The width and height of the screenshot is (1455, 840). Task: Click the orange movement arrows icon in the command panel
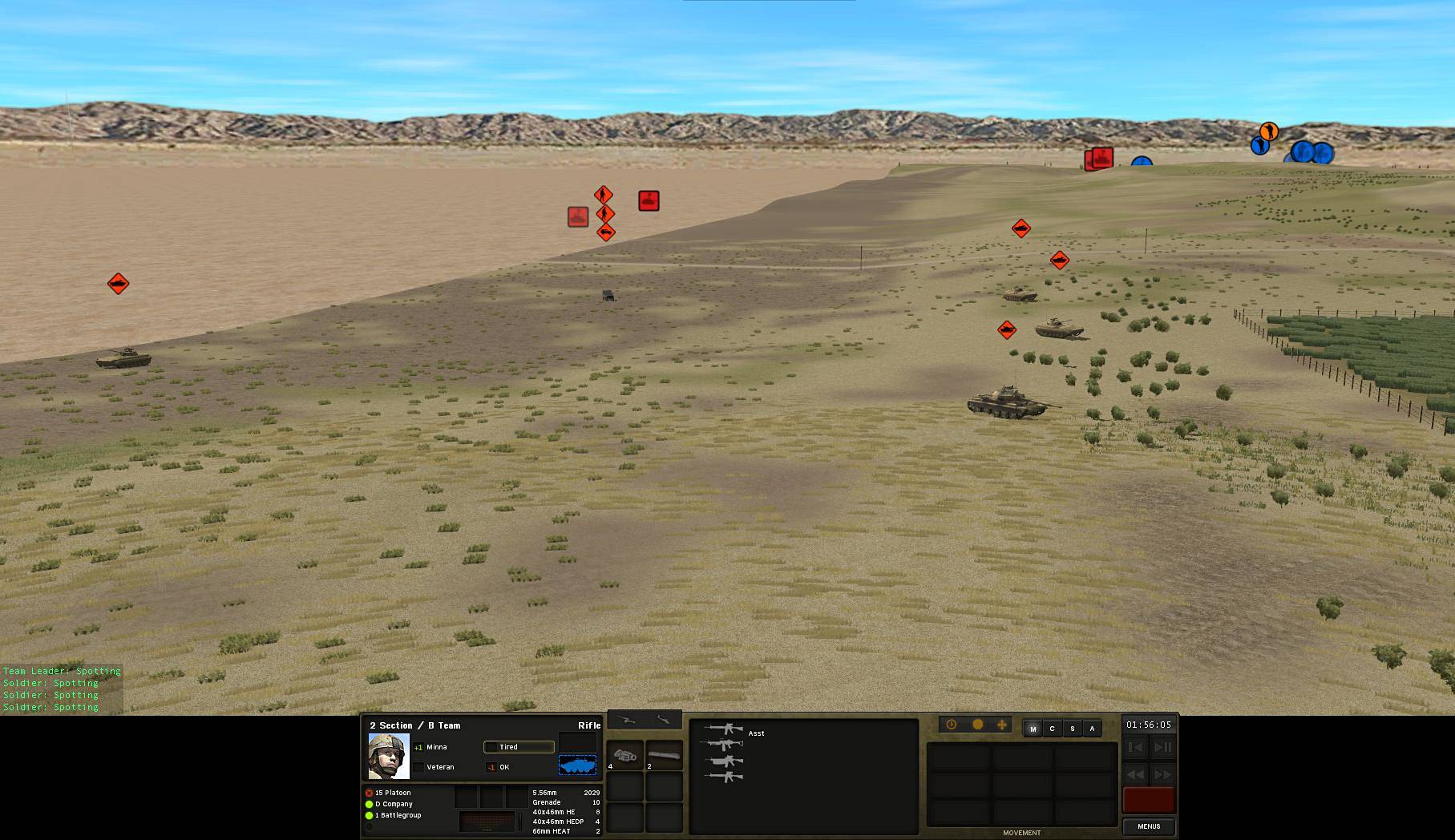coord(1003,724)
